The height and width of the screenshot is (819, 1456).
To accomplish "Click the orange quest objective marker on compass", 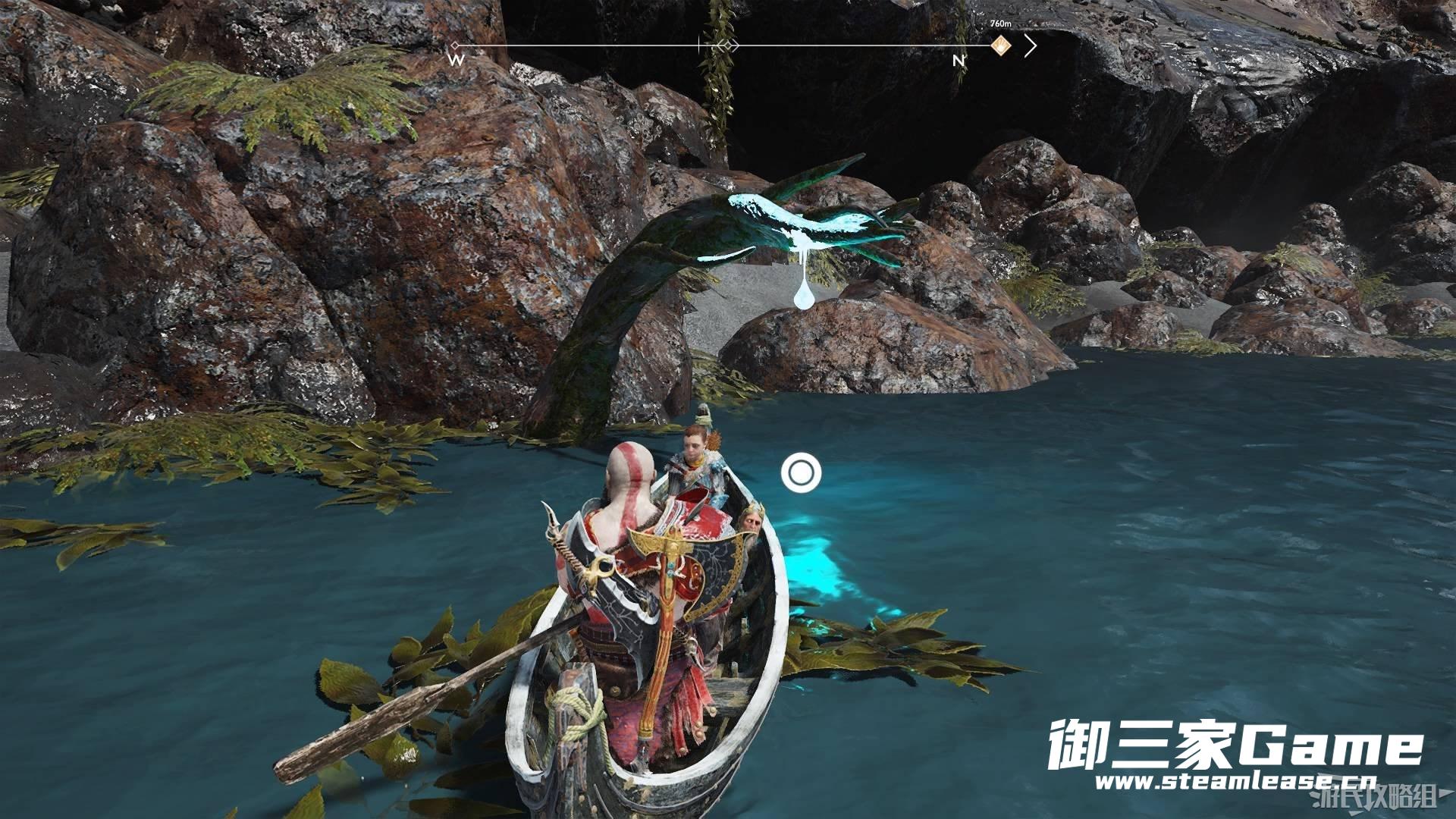I will [1001, 45].
